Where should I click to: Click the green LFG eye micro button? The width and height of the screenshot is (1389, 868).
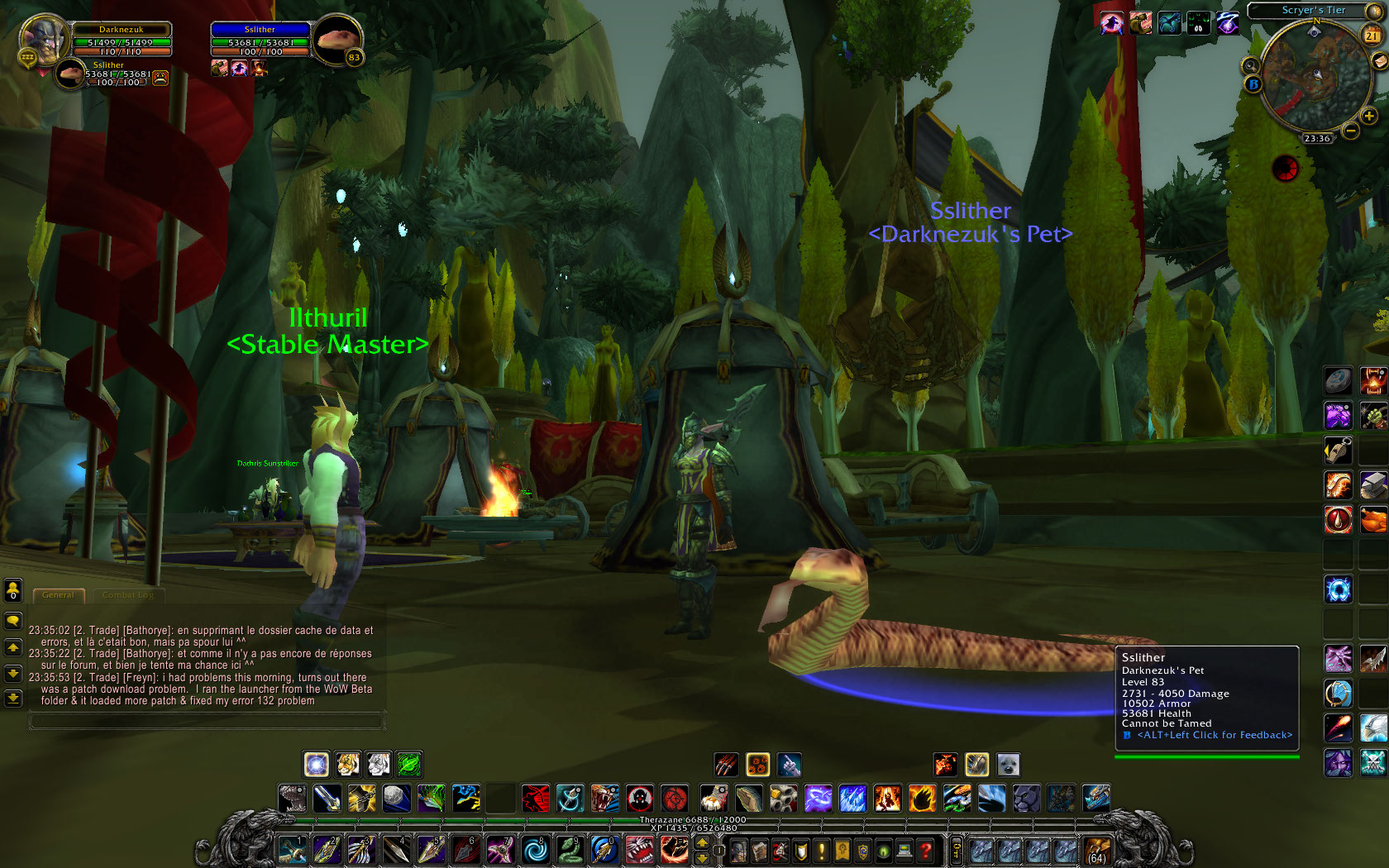pyautogui.click(x=882, y=849)
